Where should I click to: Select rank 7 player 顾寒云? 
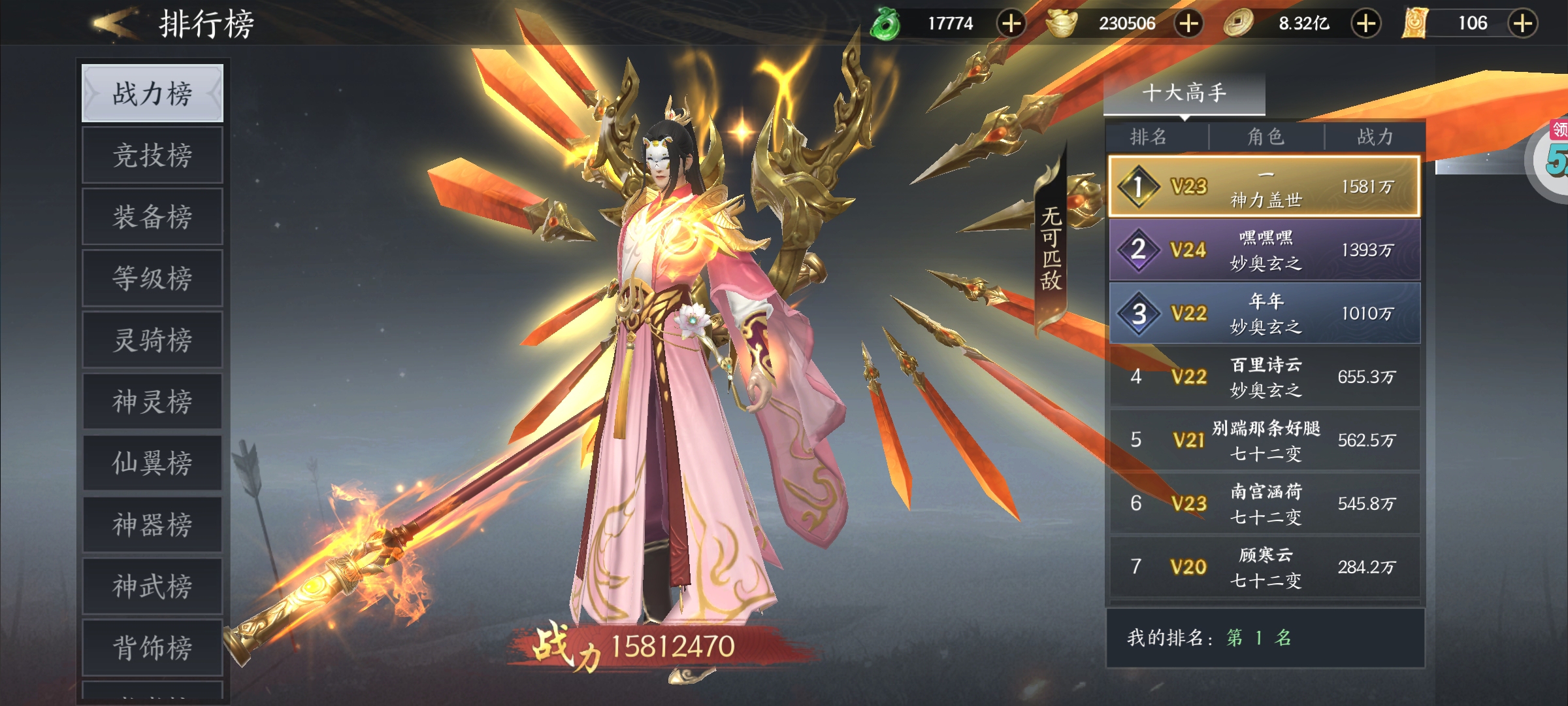[1265, 567]
